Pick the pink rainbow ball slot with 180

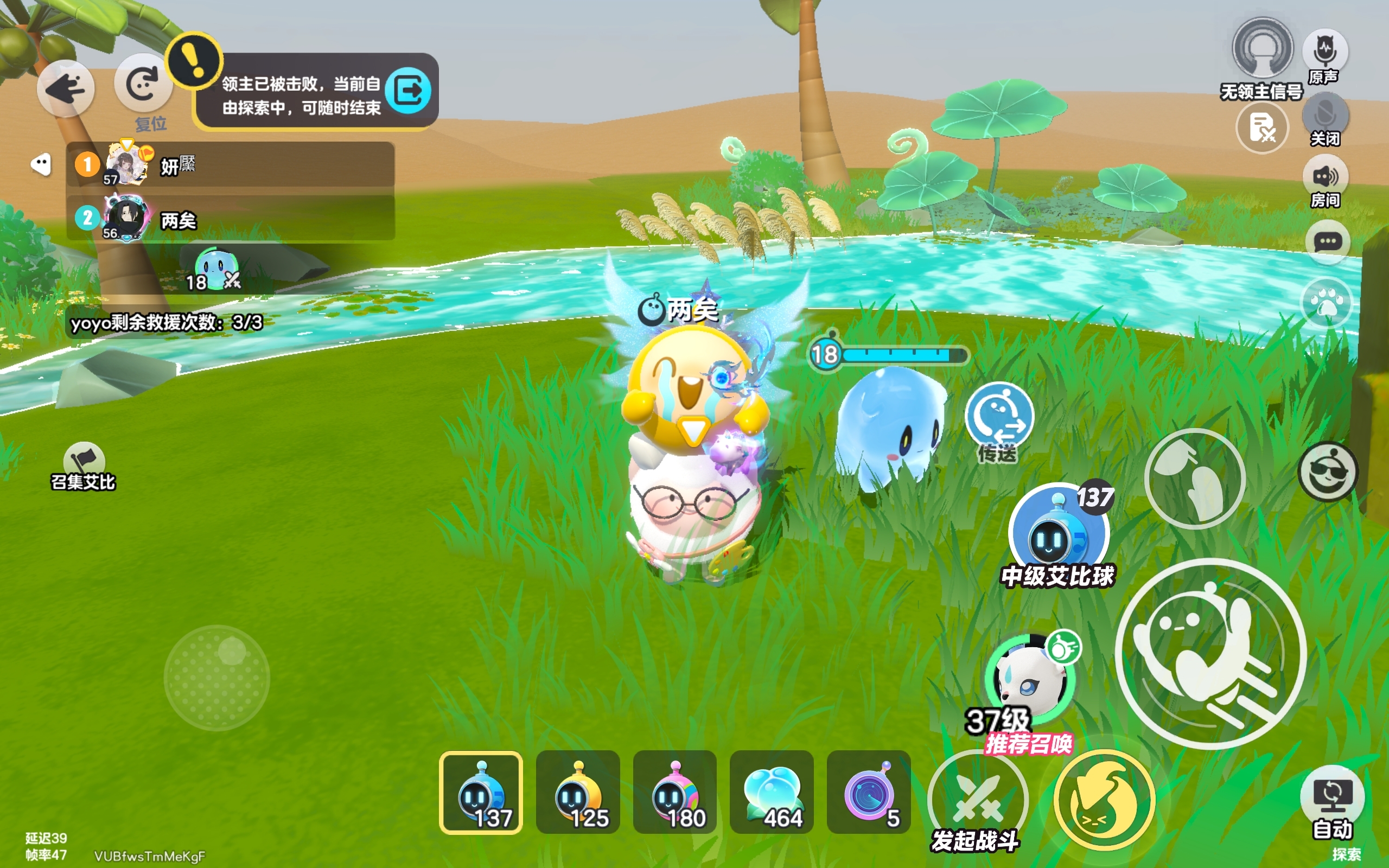click(x=674, y=792)
